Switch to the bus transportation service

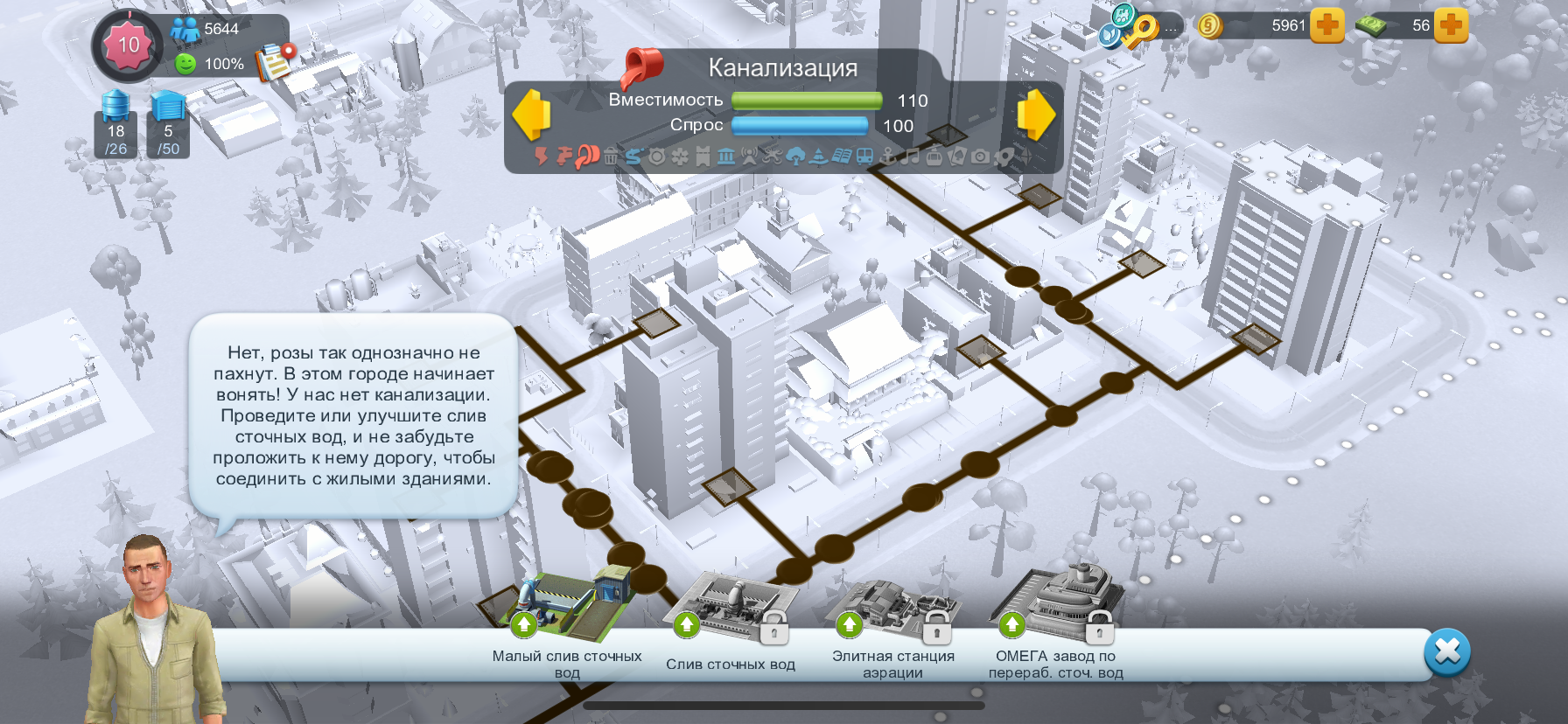pyautogui.click(x=864, y=157)
